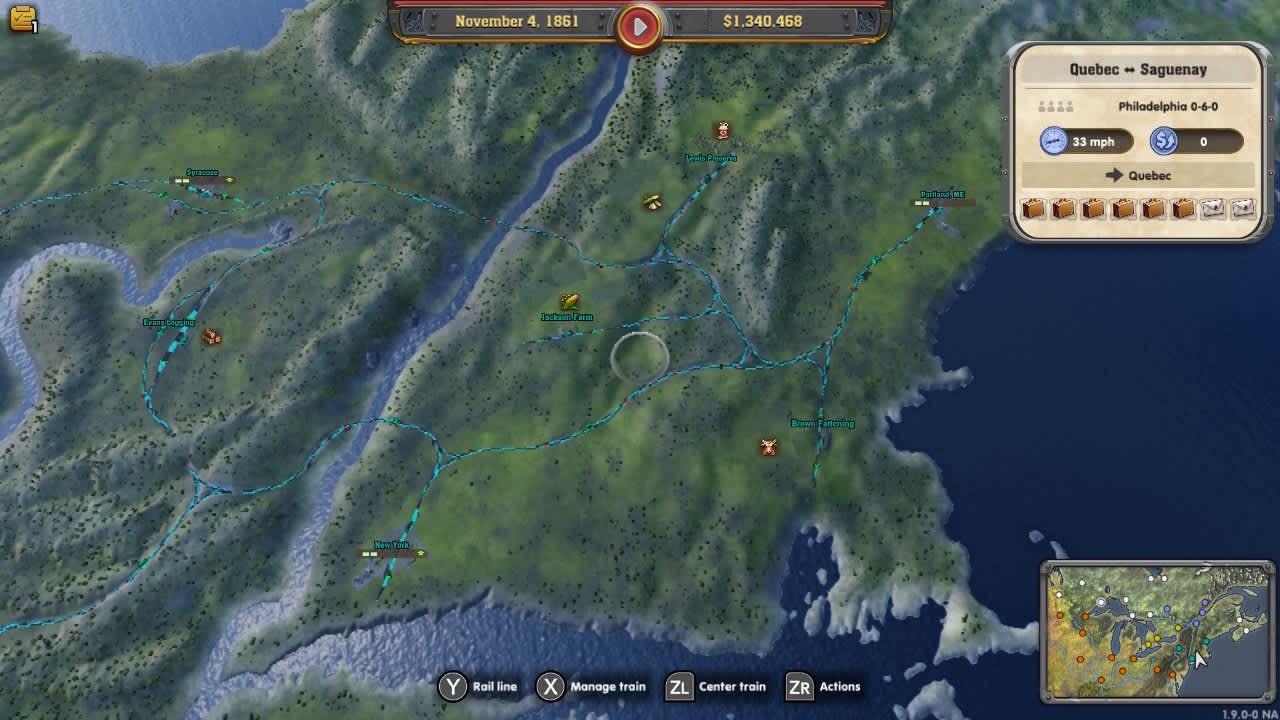Click the Brown Fattening windmill icon
This screenshot has width=1280, height=720.
(x=766, y=447)
